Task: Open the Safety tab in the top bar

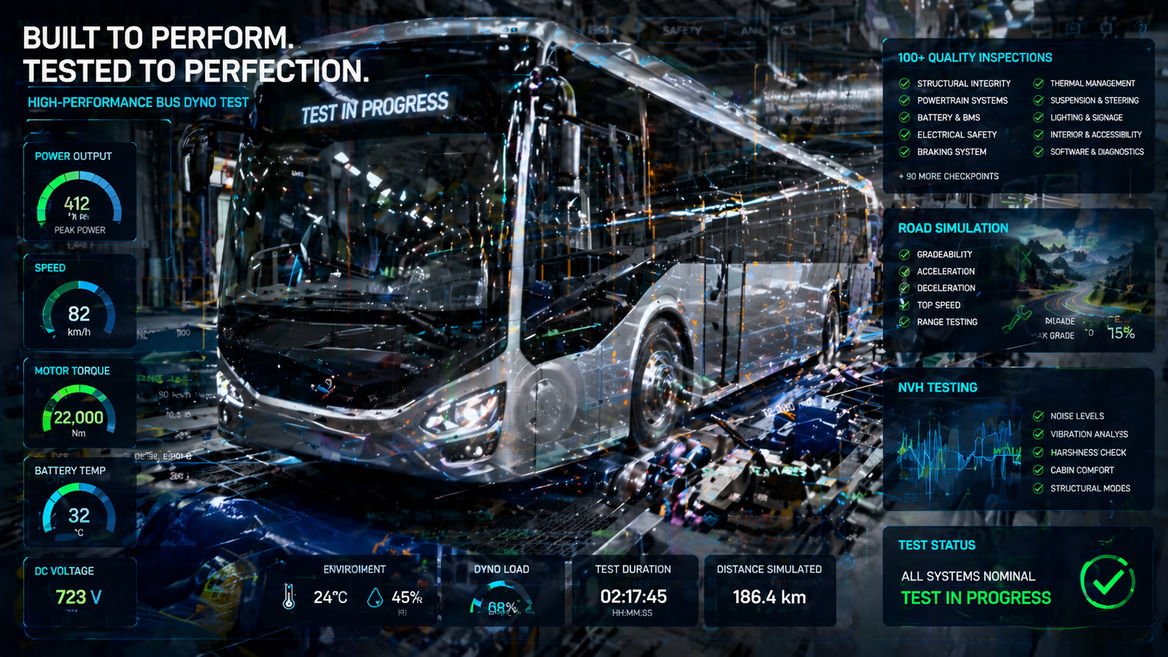Action: (x=682, y=31)
